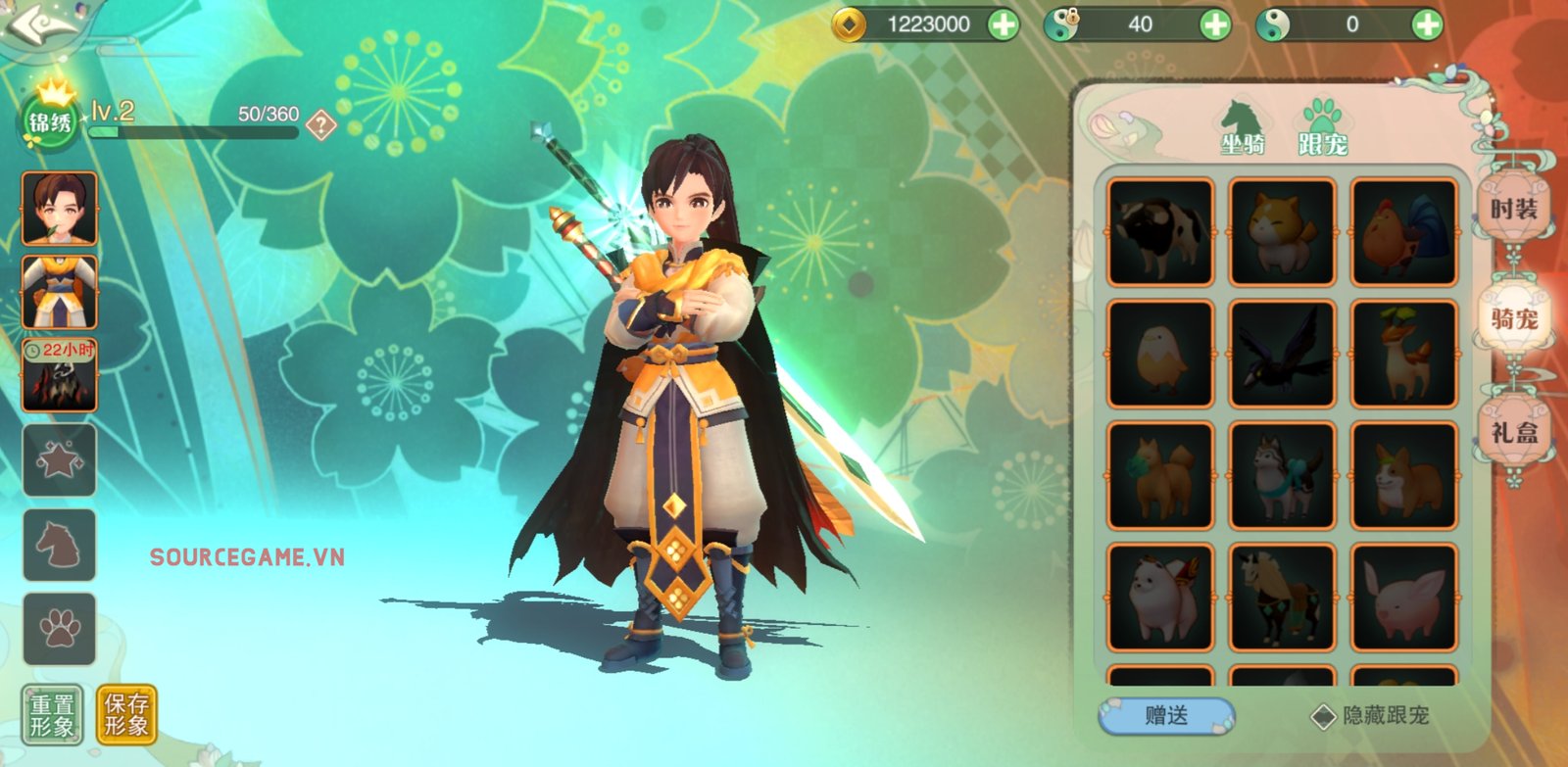Screen dimensions: 1568x767
Task: Toggle the 隐藏跟宠 hide pet option
Action: tap(1324, 716)
